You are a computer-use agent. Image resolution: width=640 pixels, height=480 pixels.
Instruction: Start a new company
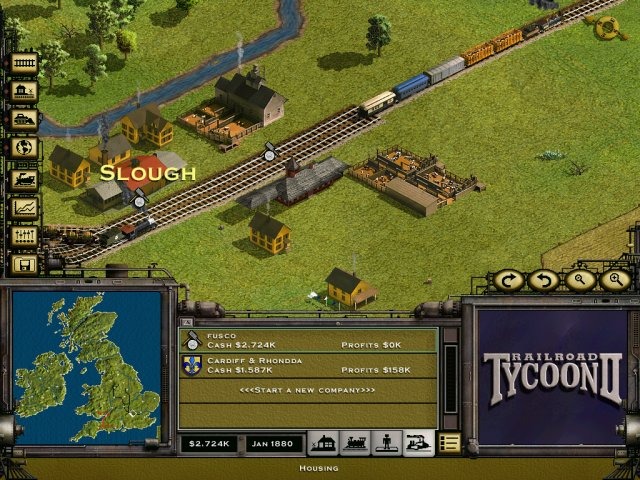click(x=308, y=389)
